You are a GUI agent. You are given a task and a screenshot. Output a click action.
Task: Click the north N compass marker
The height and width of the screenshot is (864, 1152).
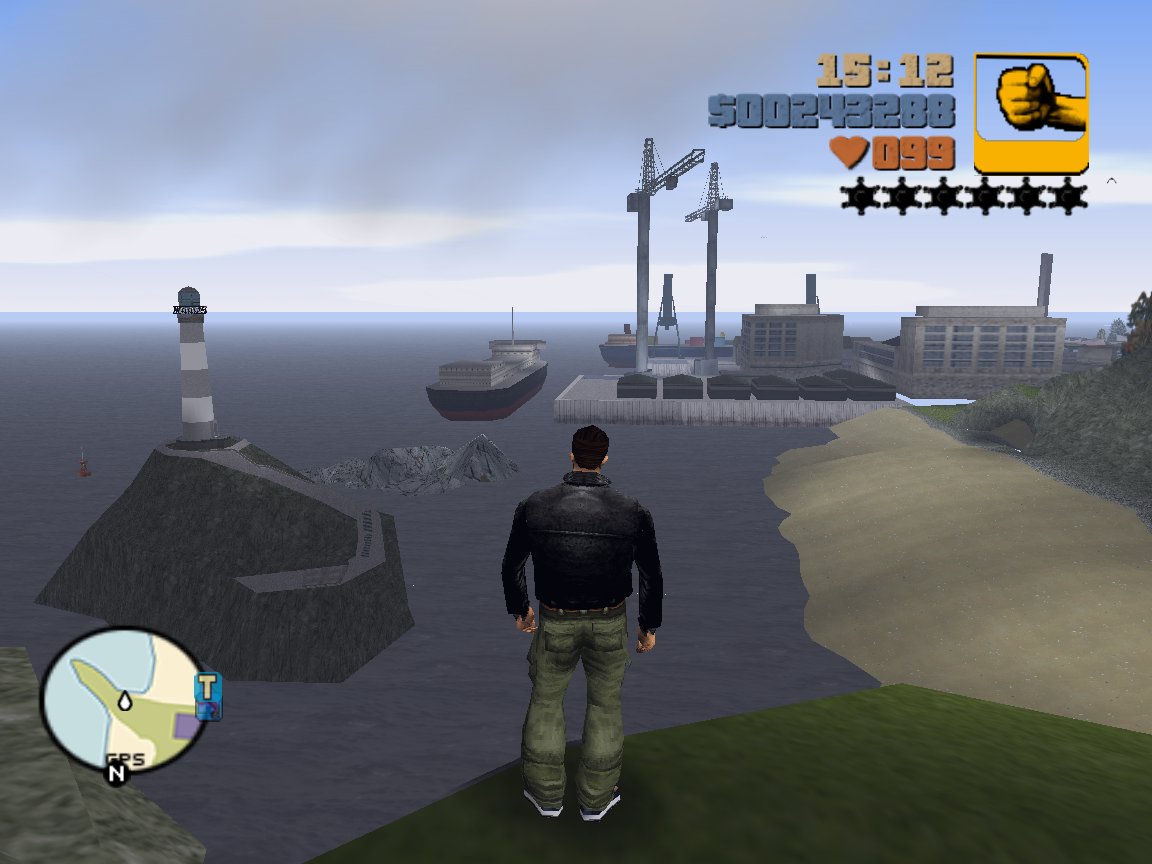click(x=117, y=772)
